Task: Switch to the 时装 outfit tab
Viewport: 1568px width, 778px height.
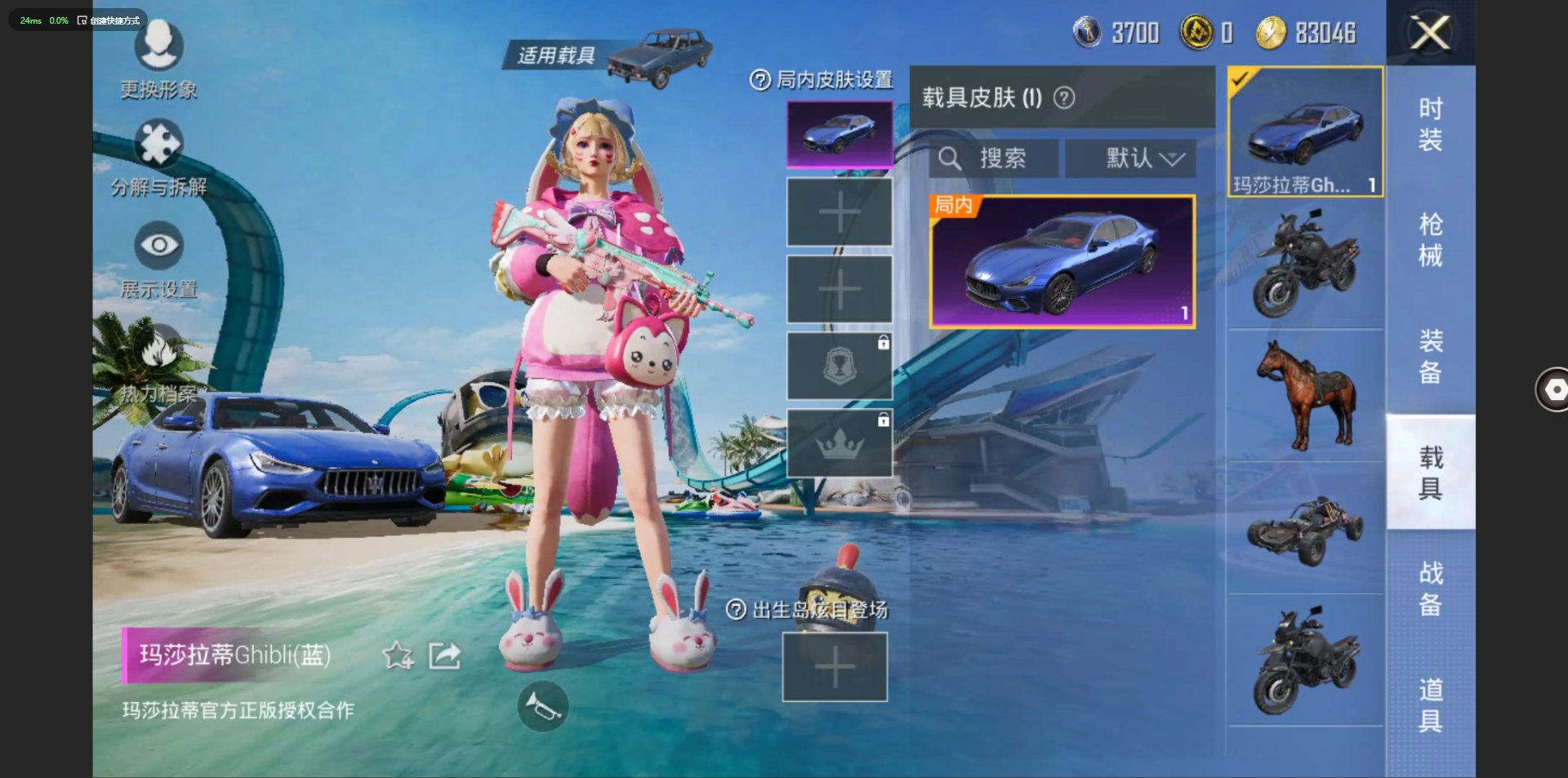Action: tap(1430, 124)
